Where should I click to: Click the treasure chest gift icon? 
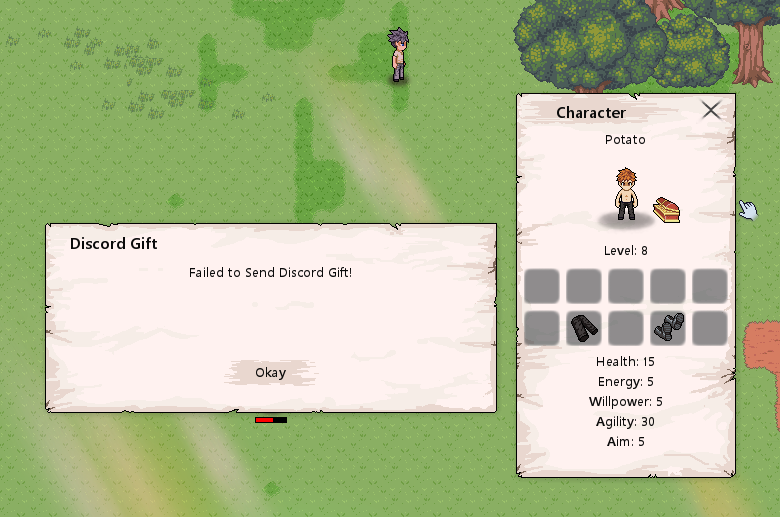pos(667,210)
